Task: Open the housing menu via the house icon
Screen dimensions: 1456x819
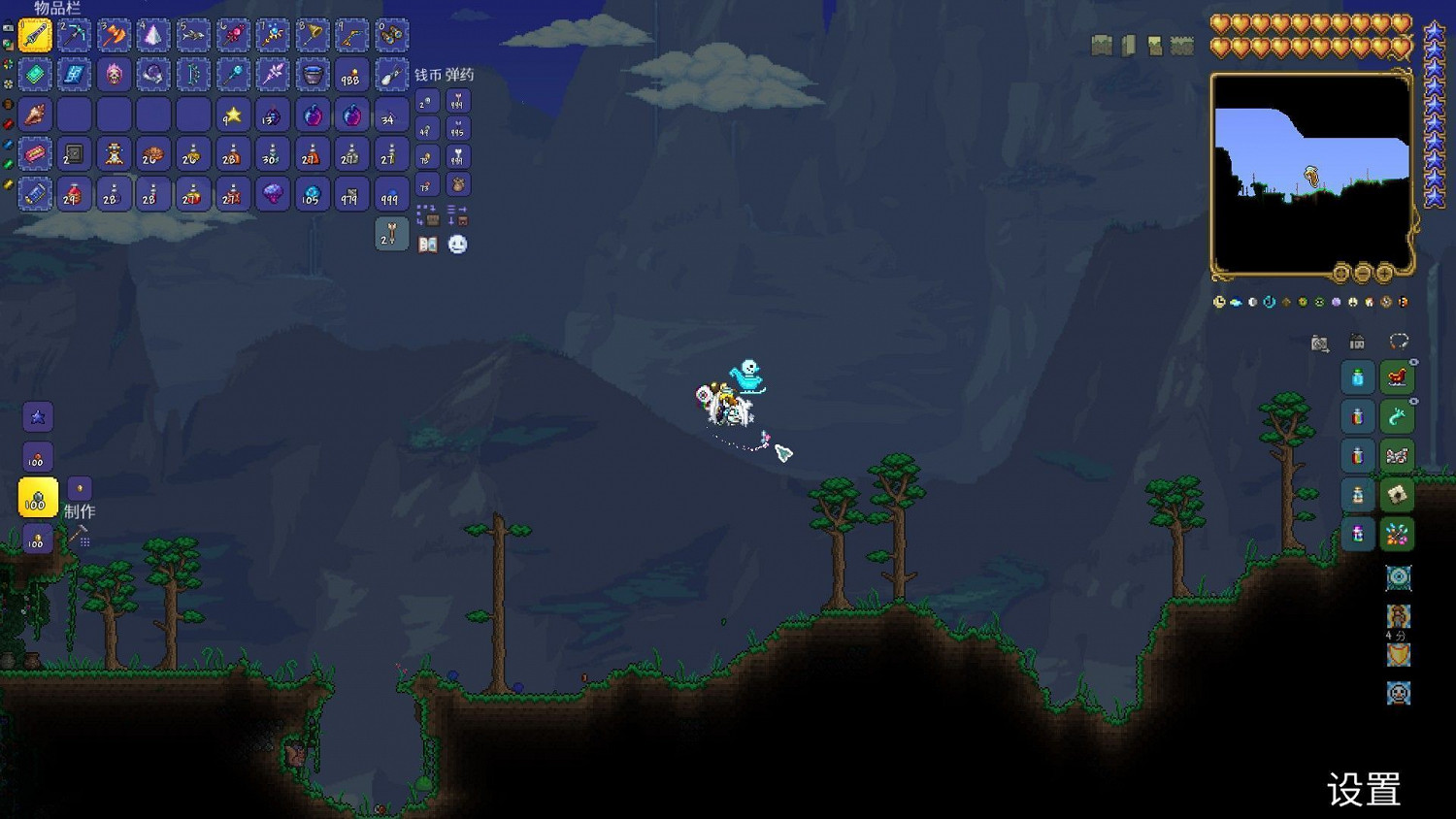Action: 1357,343
